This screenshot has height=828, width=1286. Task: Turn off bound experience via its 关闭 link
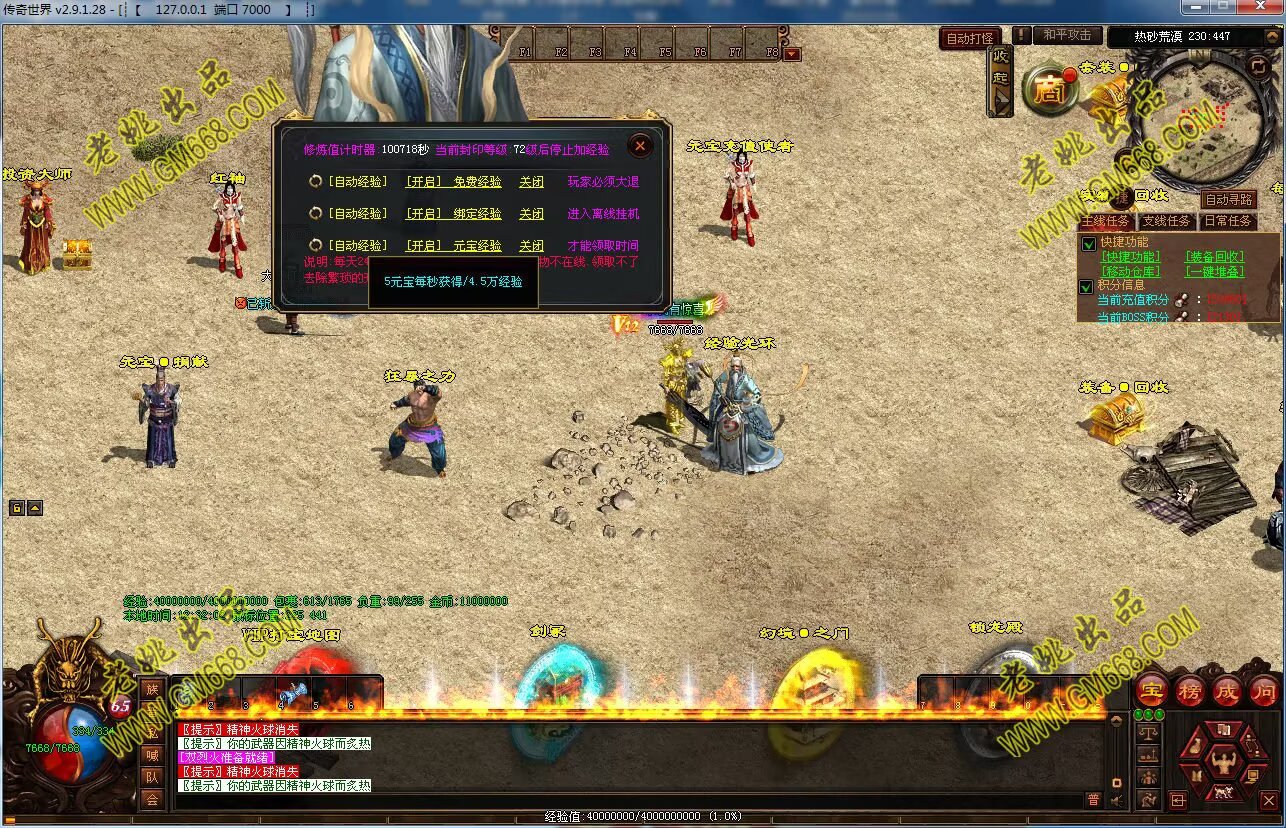pos(531,214)
